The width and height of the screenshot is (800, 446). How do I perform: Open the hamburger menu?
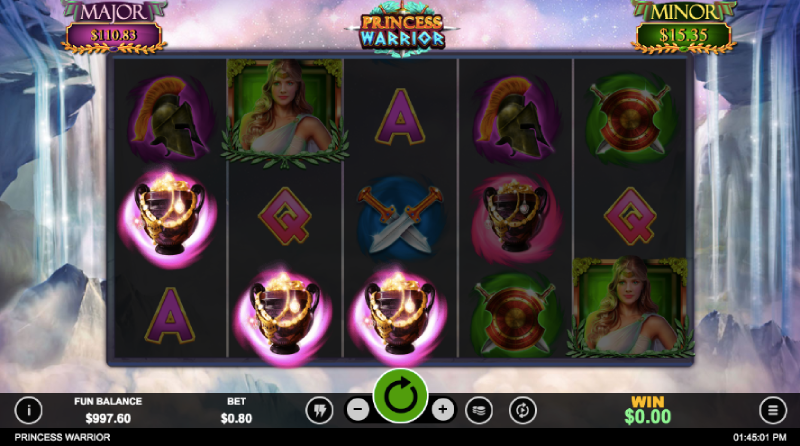pyautogui.click(x=772, y=409)
